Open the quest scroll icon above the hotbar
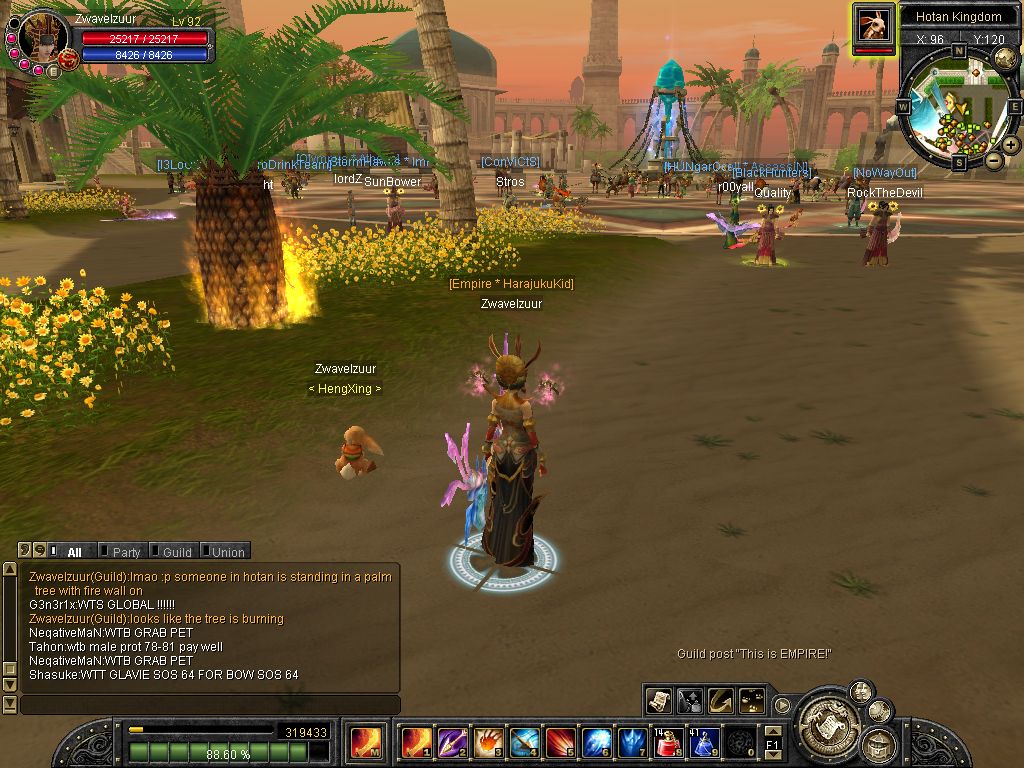This screenshot has height=768, width=1024. pos(658,701)
